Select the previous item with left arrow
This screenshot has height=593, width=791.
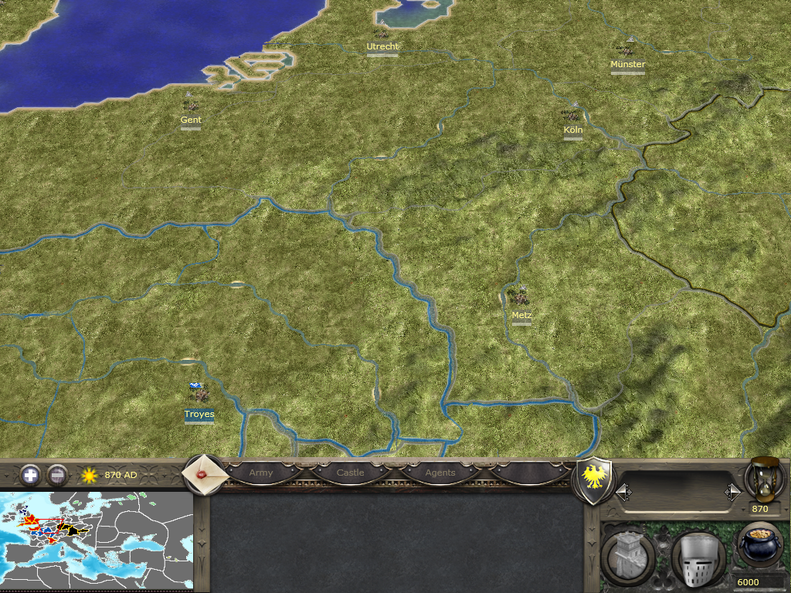click(621, 491)
